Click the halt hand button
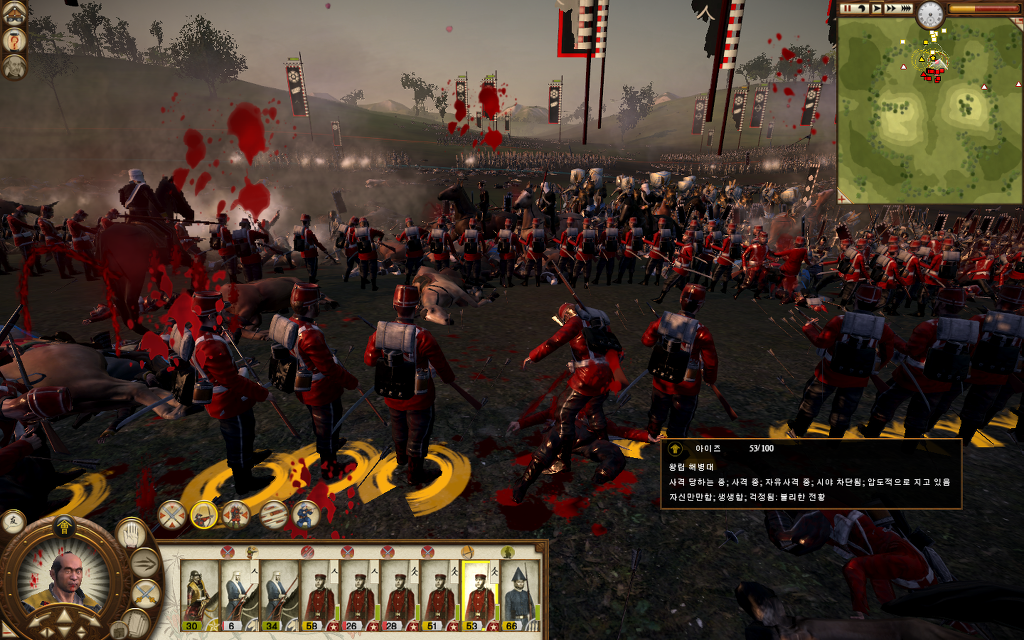This screenshot has height=640, width=1024. point(132,533)
